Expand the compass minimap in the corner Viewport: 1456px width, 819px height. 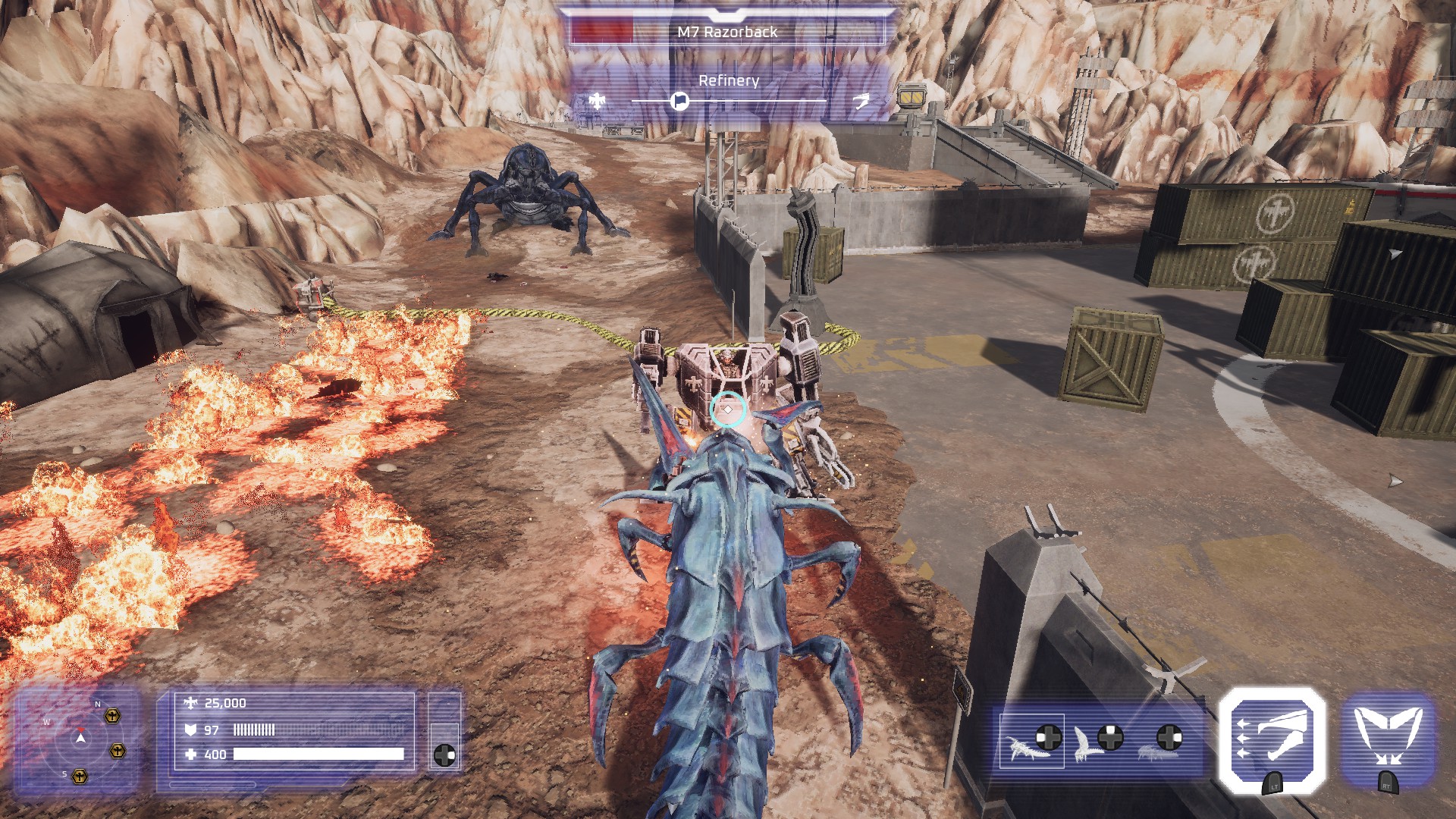pyautogui.click(x=80, y=736)
